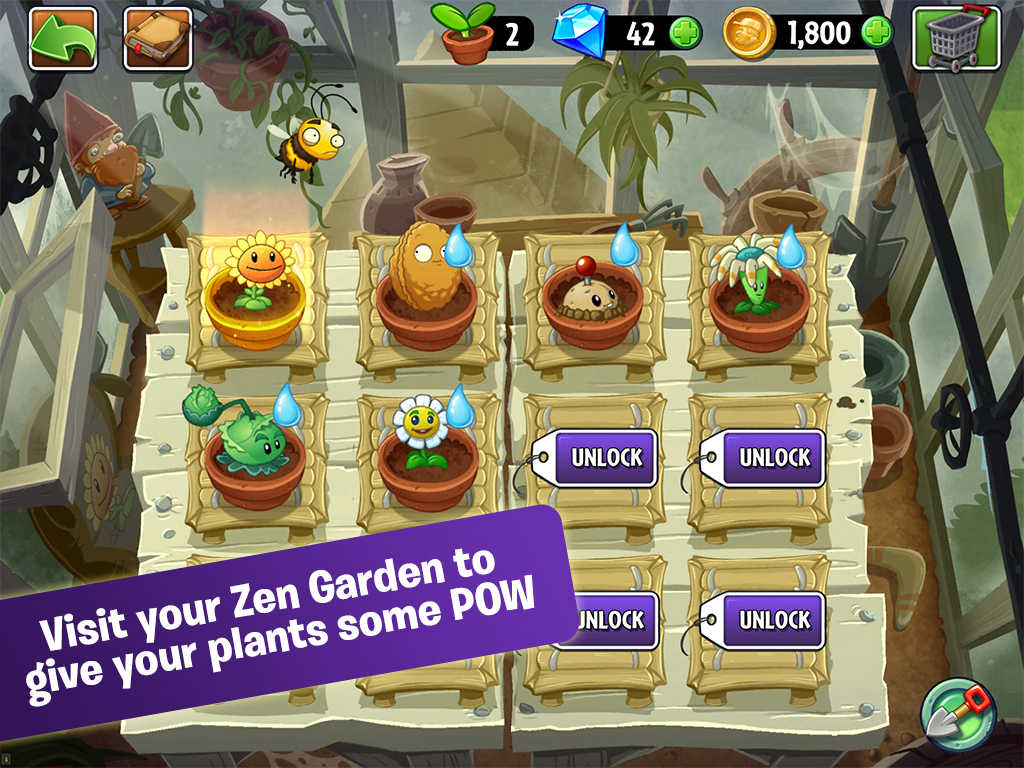The height and width of the screenshot is (768, 1024).
Task: Select the sprout pot counter icon
Action: 466,34
